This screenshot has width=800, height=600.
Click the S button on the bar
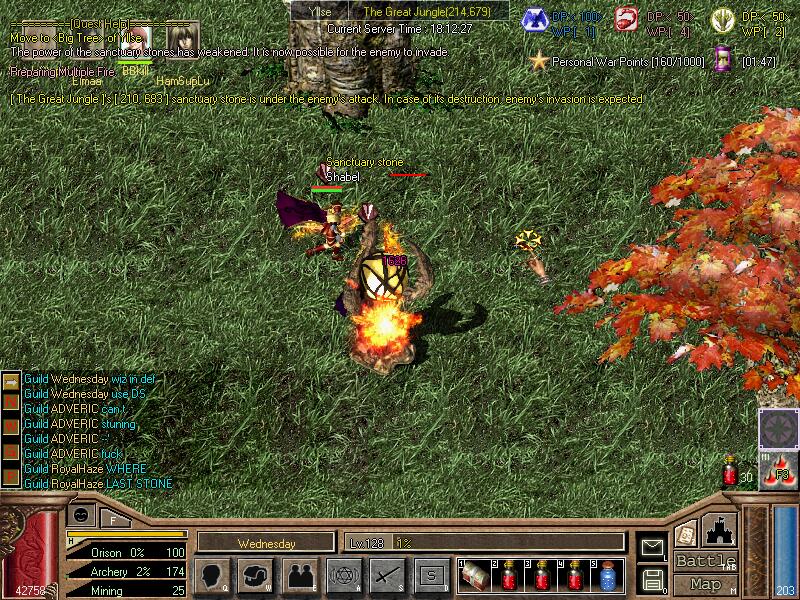click(431, 576)
